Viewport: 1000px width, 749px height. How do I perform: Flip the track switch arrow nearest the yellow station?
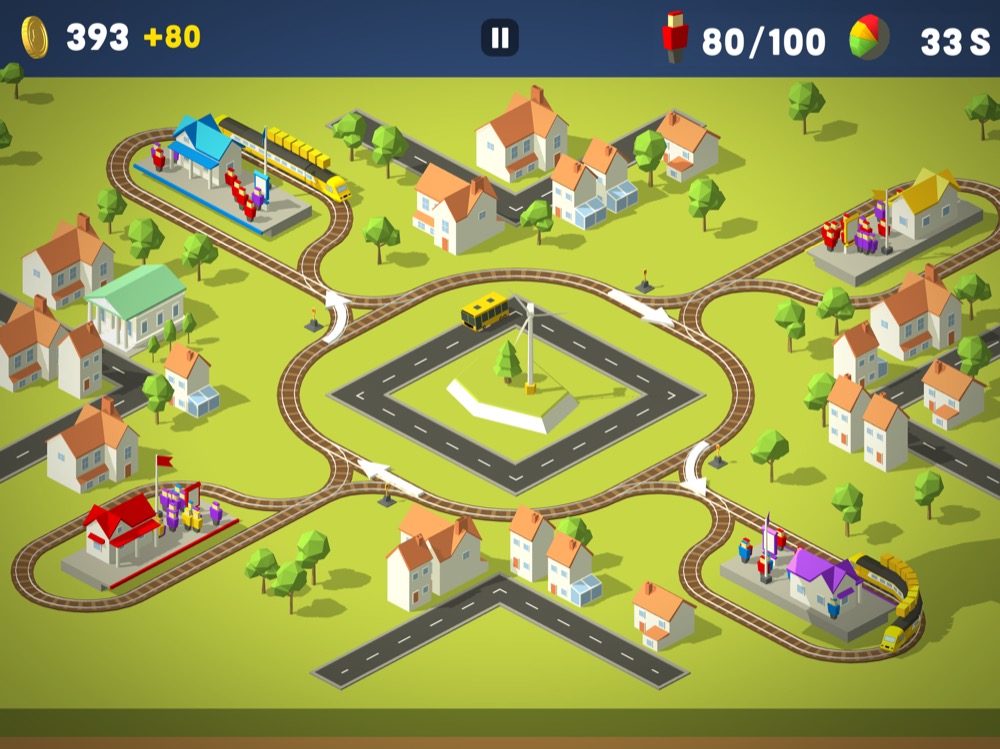click(x=641, y=307)
